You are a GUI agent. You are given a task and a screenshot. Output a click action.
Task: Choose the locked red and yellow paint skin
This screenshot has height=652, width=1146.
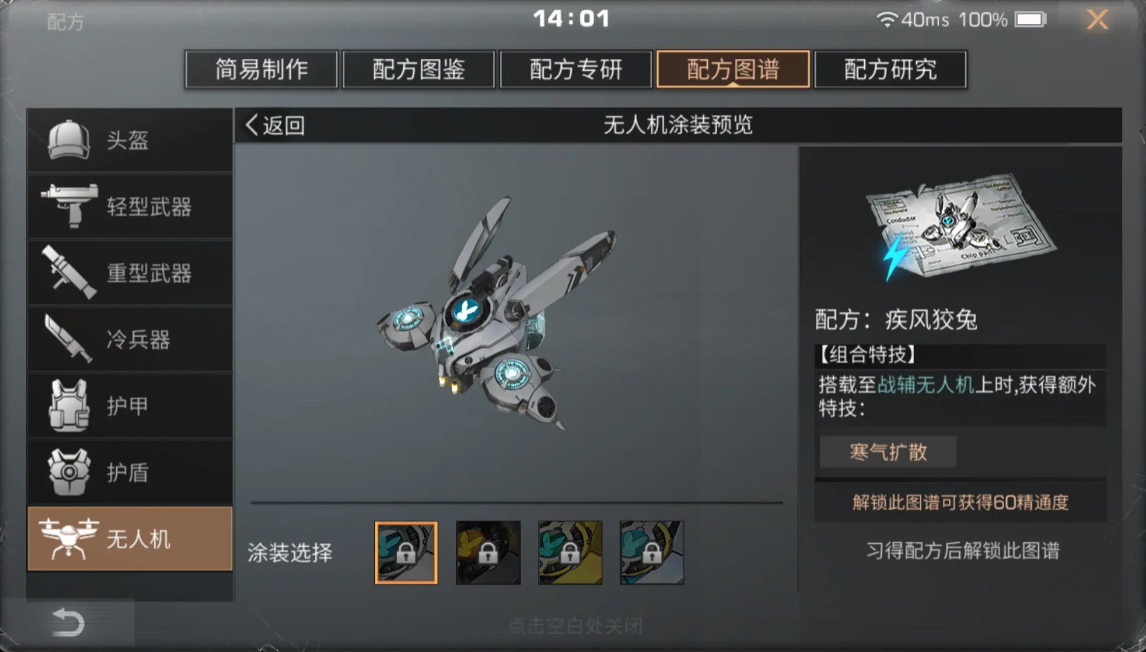point(488,552)
